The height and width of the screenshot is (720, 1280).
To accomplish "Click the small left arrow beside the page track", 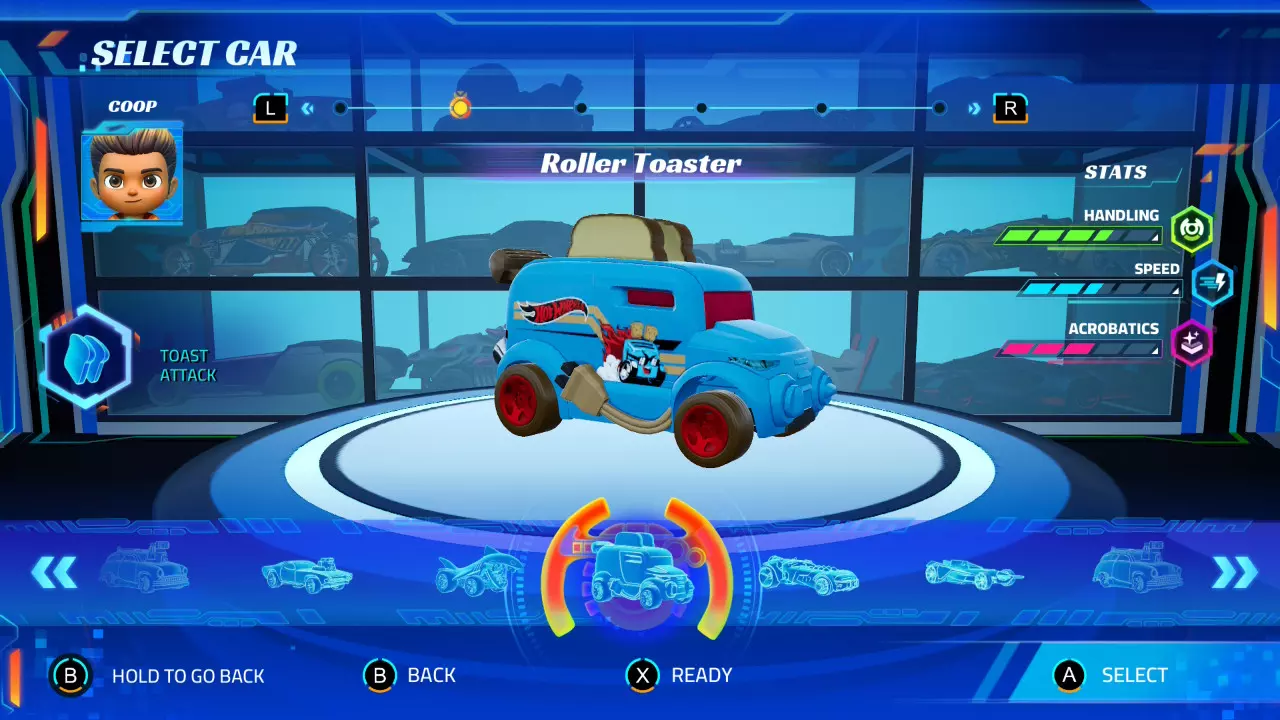I will point(309,109).
